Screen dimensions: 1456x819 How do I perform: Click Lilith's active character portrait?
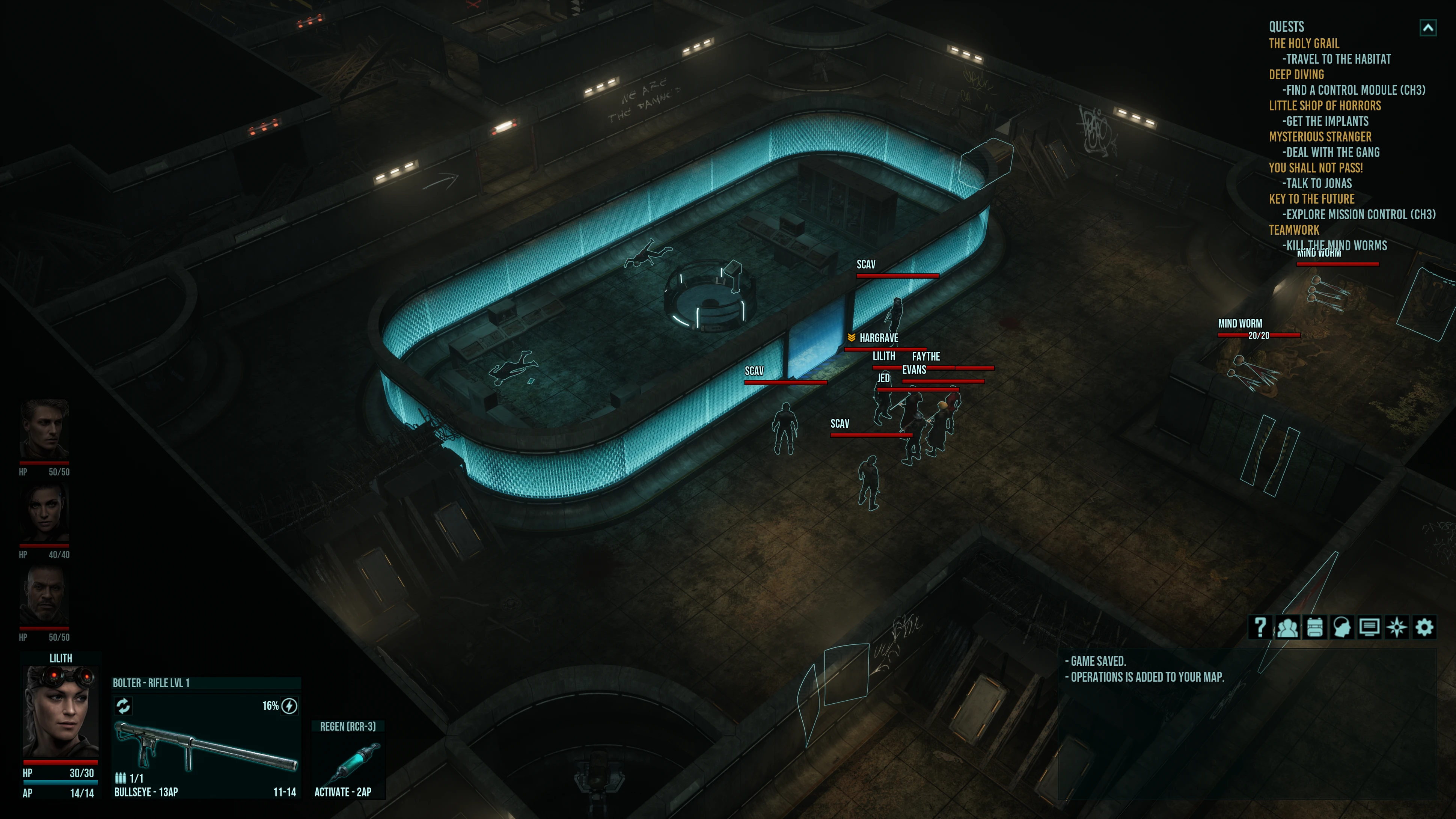pyautogui.click(x=60, y=712)
